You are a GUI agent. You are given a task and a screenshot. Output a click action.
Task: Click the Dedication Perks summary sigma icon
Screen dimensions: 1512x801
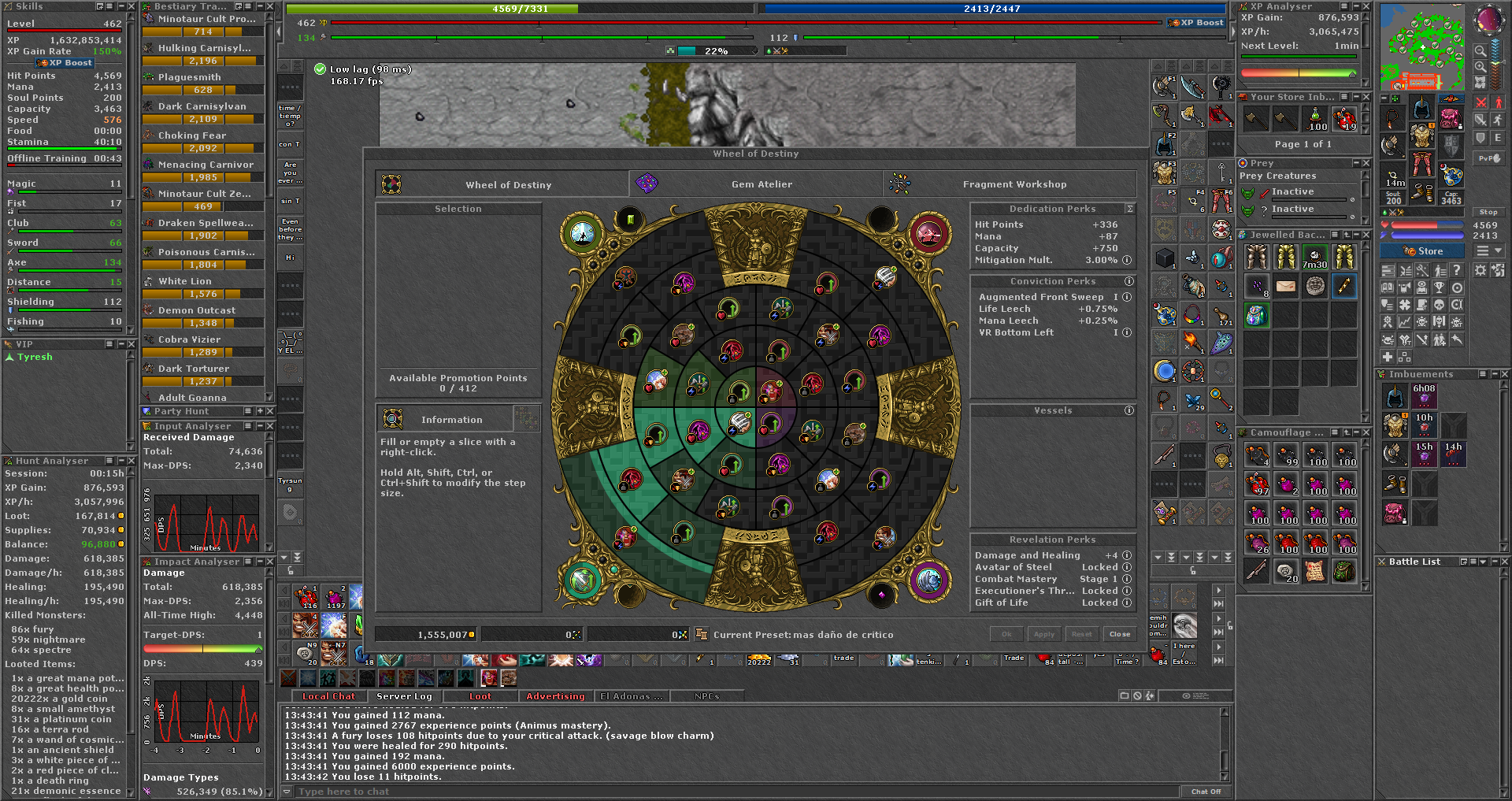(x=1129, y=209)
